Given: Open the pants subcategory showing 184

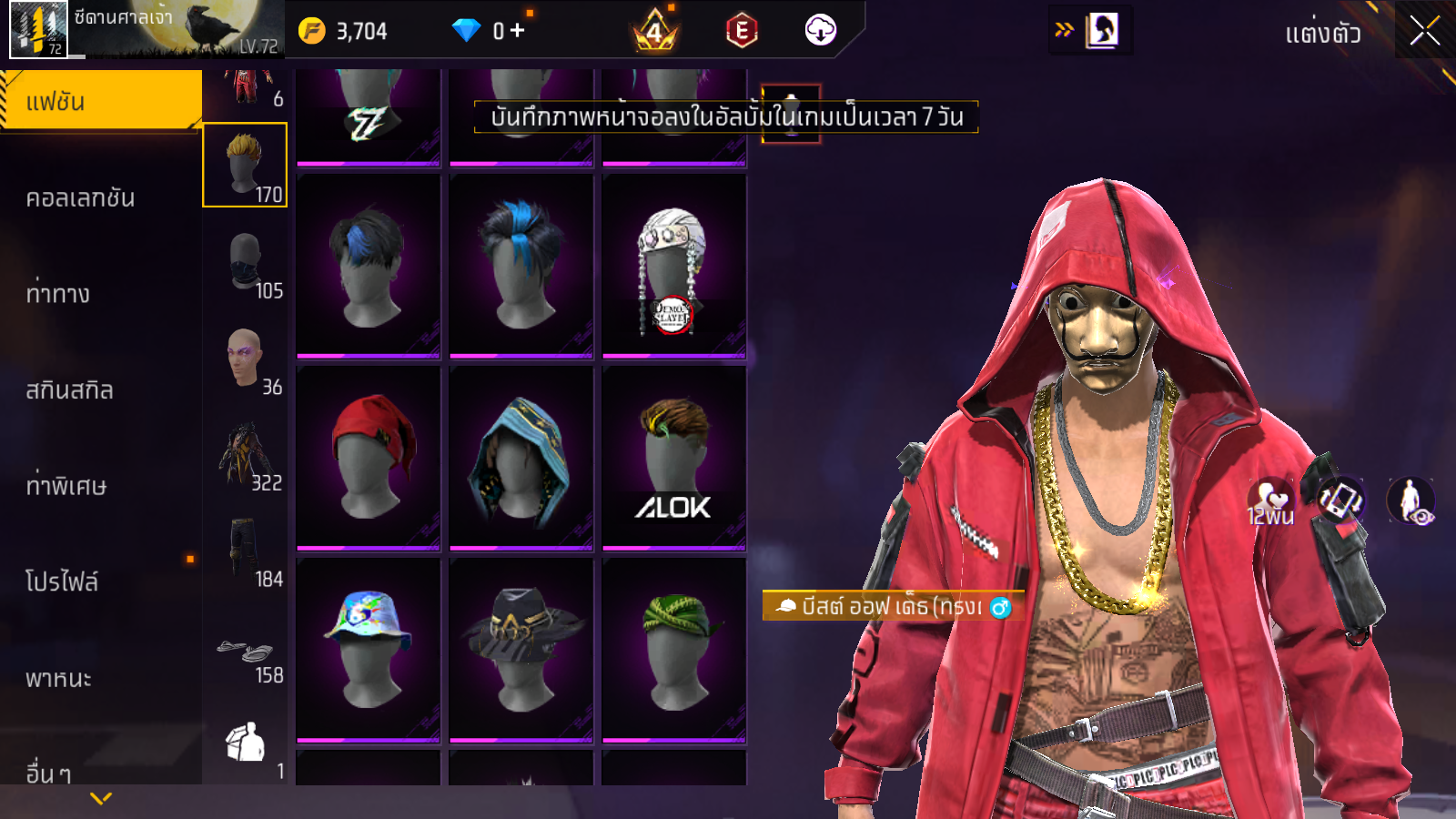Looking at the screenshot, I should (246, 551).
